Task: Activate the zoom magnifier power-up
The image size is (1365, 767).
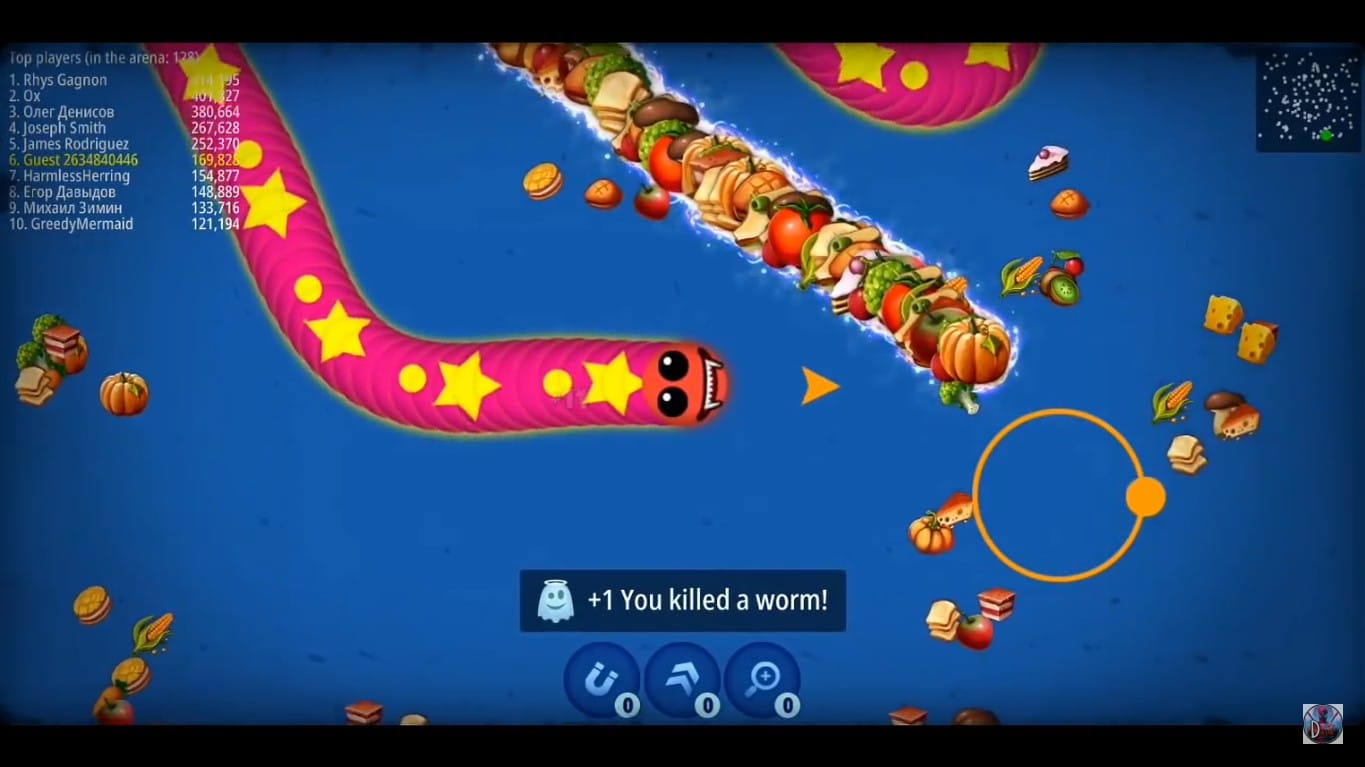Action: tap(762, 680)
